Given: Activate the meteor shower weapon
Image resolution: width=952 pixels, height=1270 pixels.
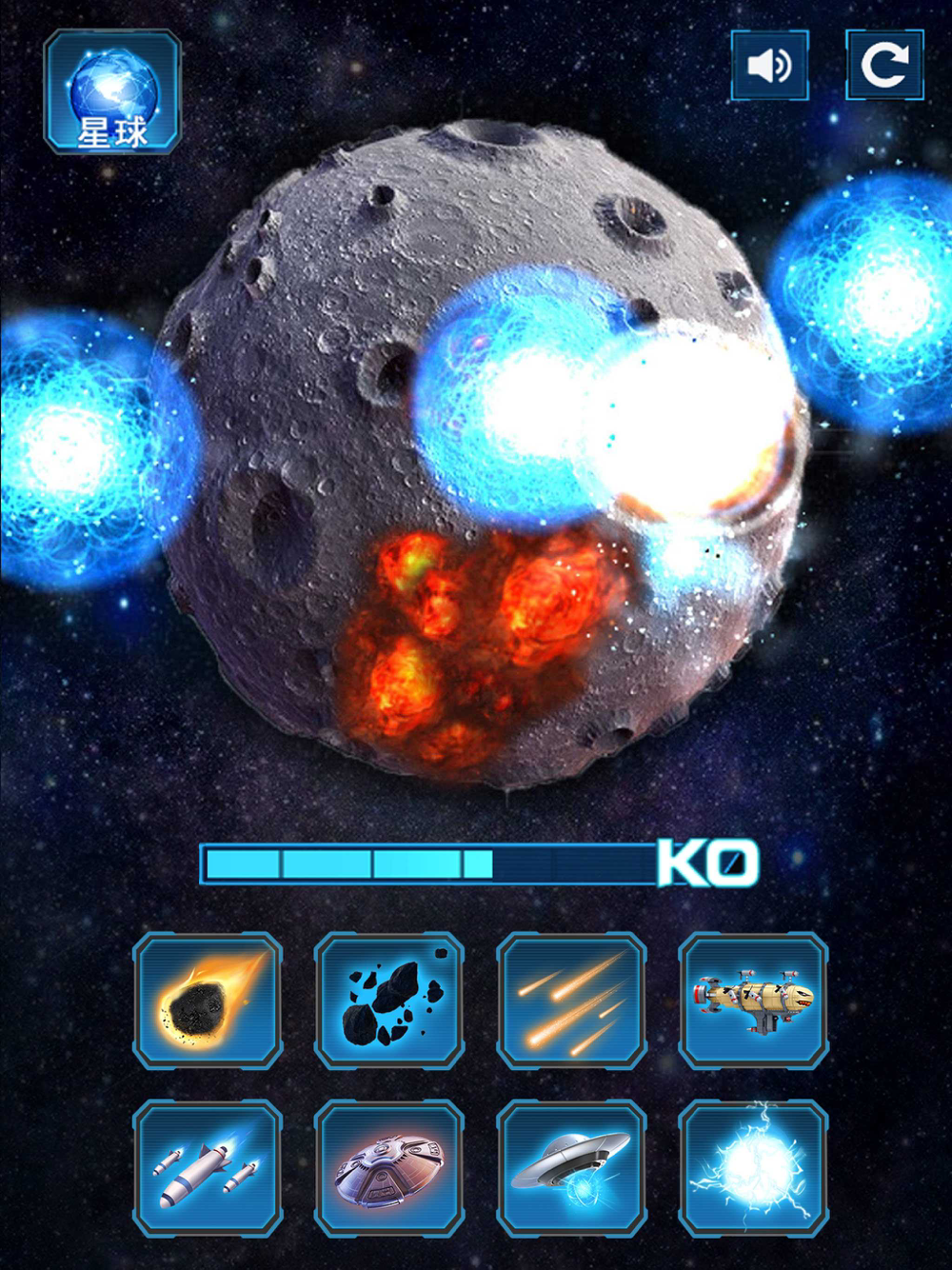Looking at the screenshot, I should pyautogui.click(x=571, y=1001).
